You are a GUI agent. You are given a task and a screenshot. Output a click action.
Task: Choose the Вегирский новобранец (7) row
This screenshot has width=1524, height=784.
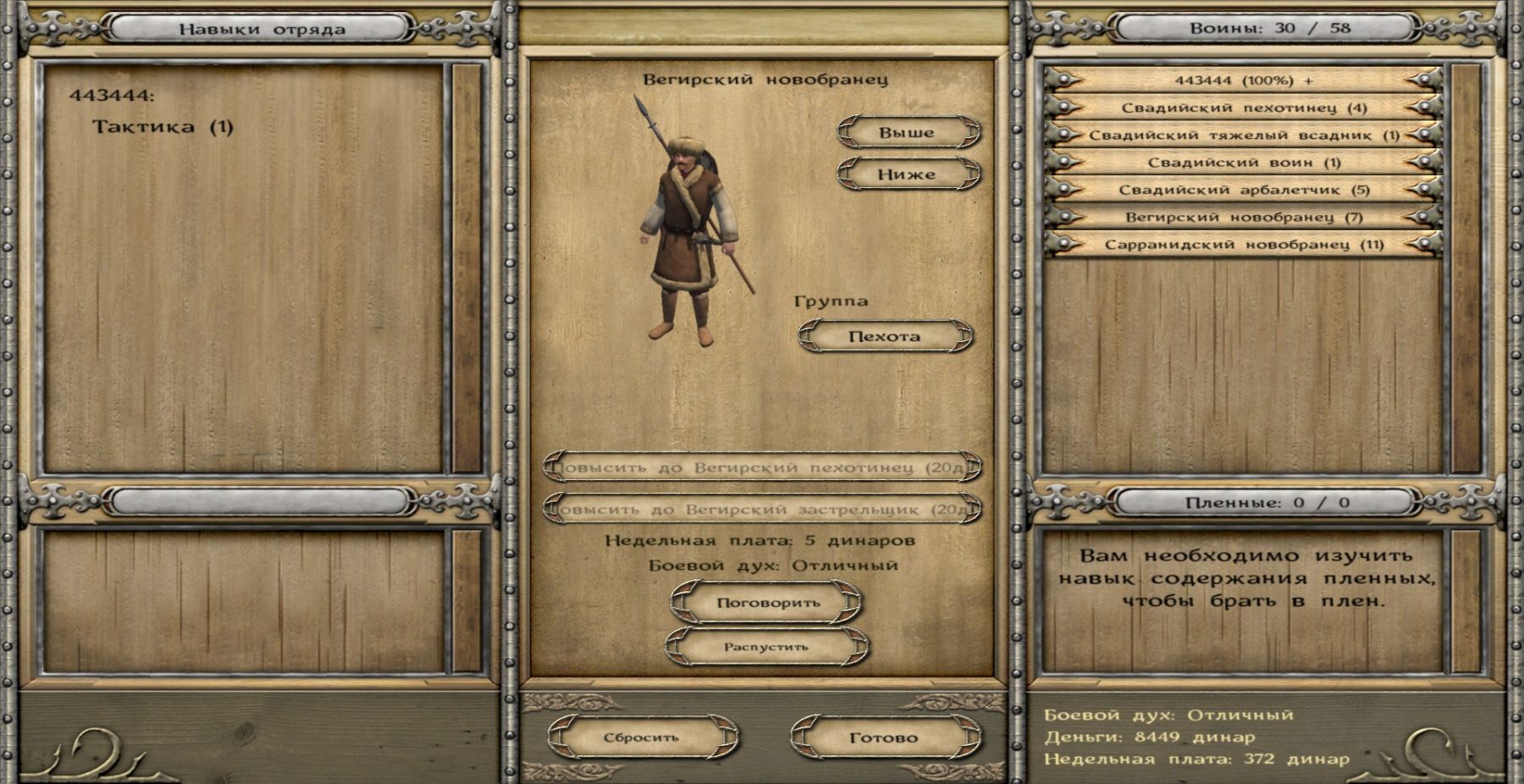pos(1244,218)
